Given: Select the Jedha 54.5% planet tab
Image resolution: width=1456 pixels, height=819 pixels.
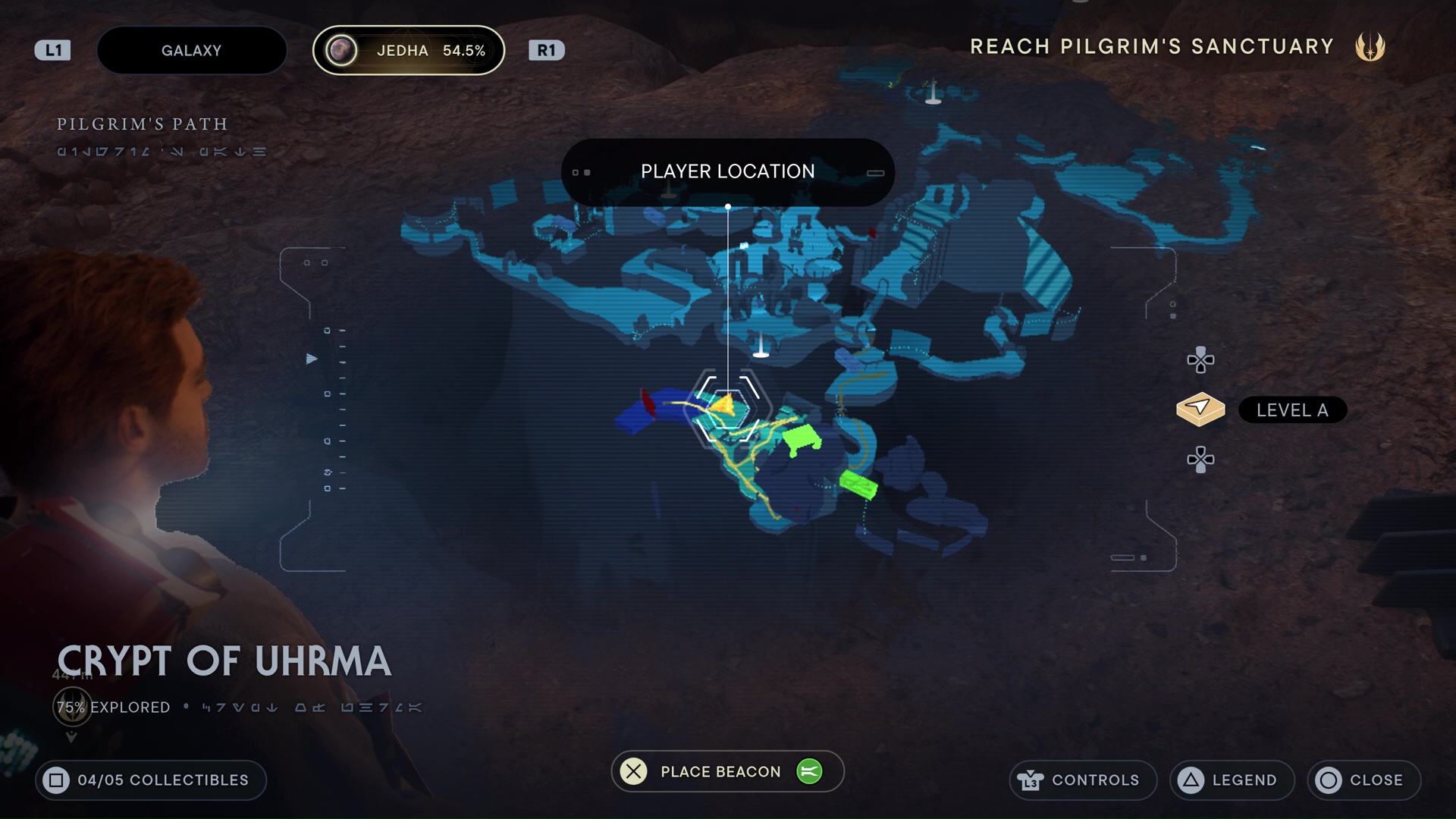Looking at the screenshot, I should pyautogui.click(x=409, y=51).
